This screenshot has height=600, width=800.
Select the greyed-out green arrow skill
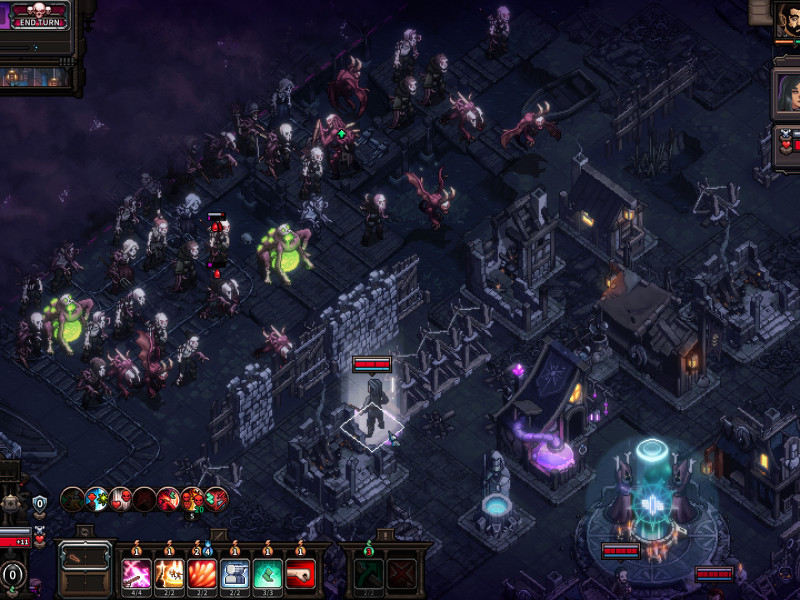[x=369, y=574]
